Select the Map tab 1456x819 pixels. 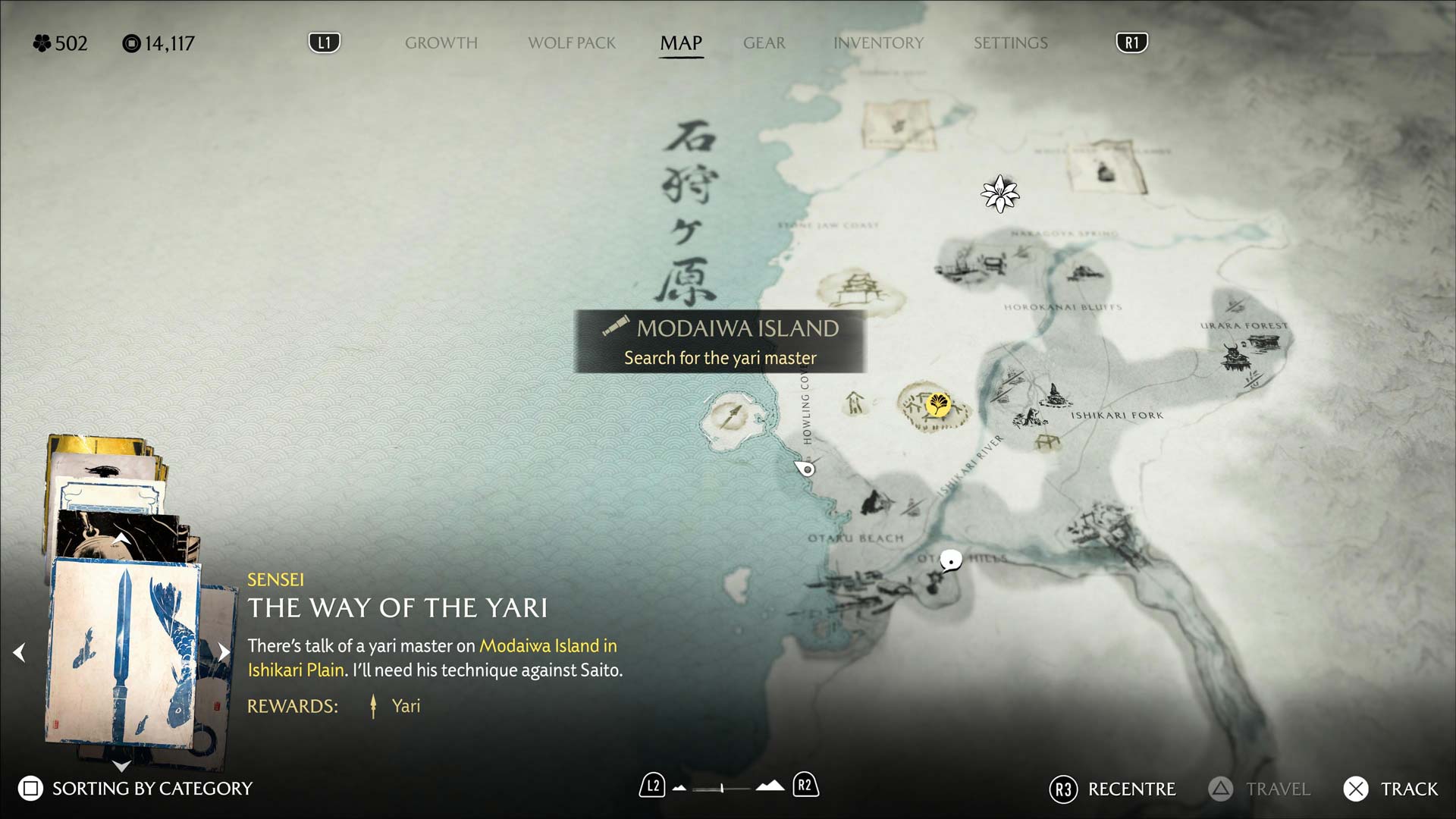(681, 43)
